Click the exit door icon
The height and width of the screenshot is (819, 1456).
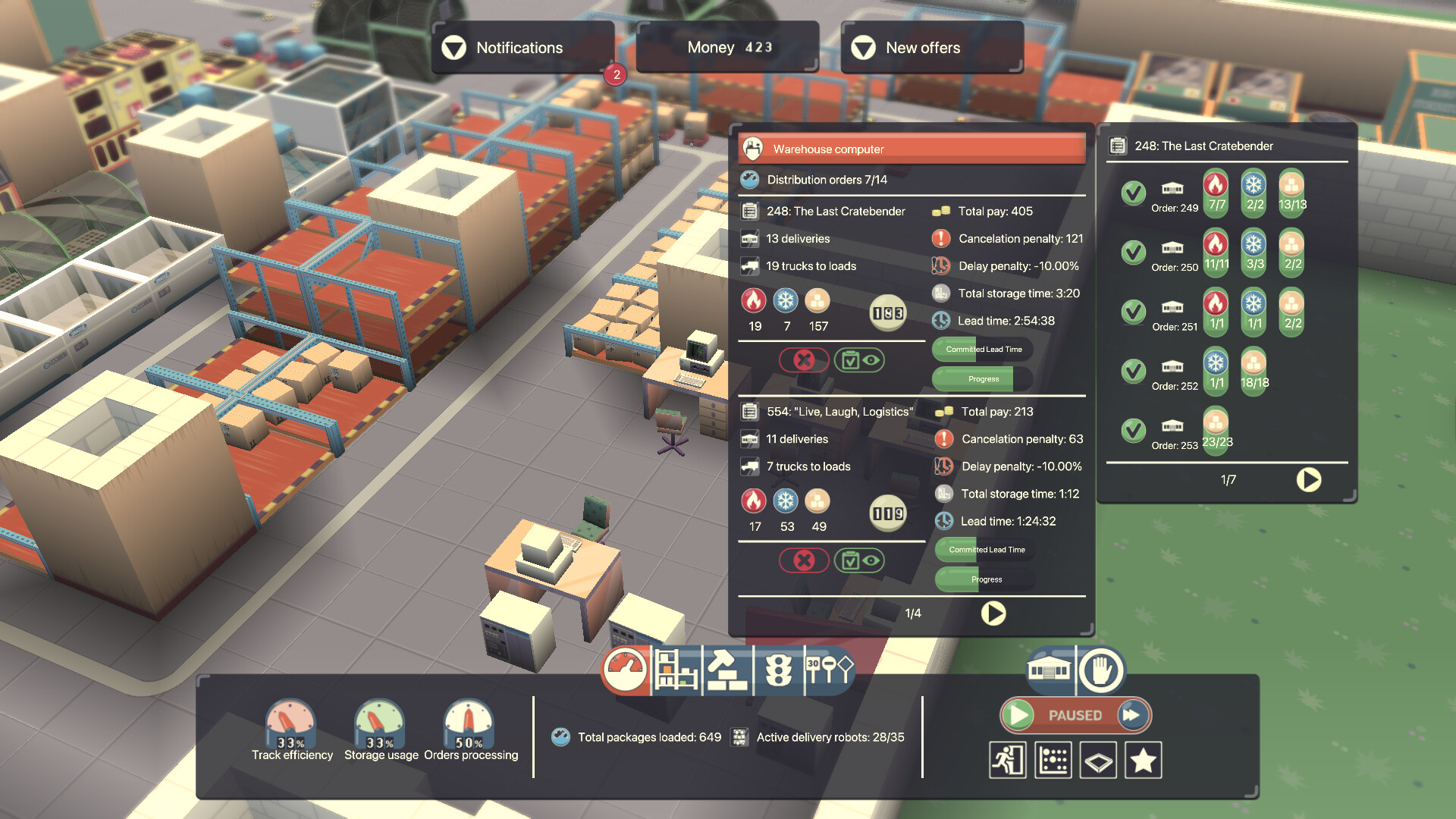coord(1007,759)
